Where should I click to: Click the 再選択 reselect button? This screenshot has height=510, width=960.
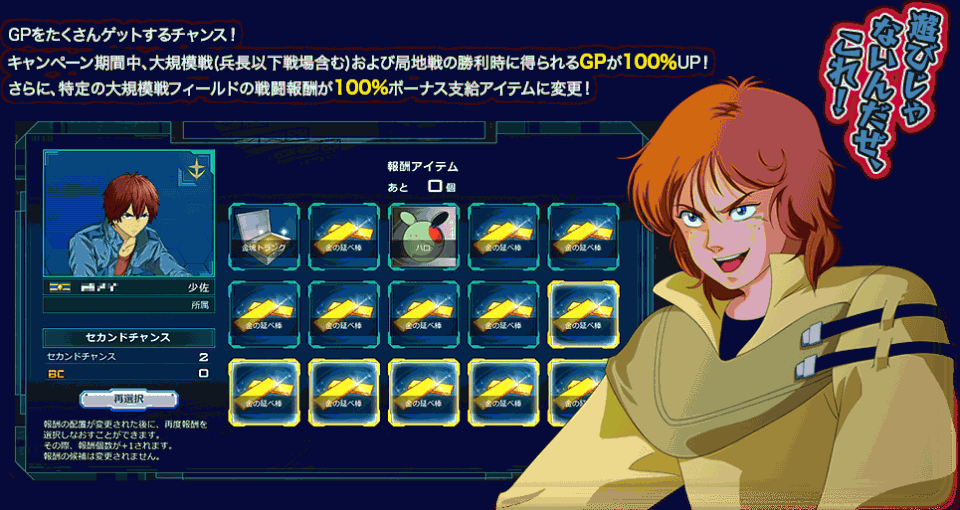click(x=129, y=399)
